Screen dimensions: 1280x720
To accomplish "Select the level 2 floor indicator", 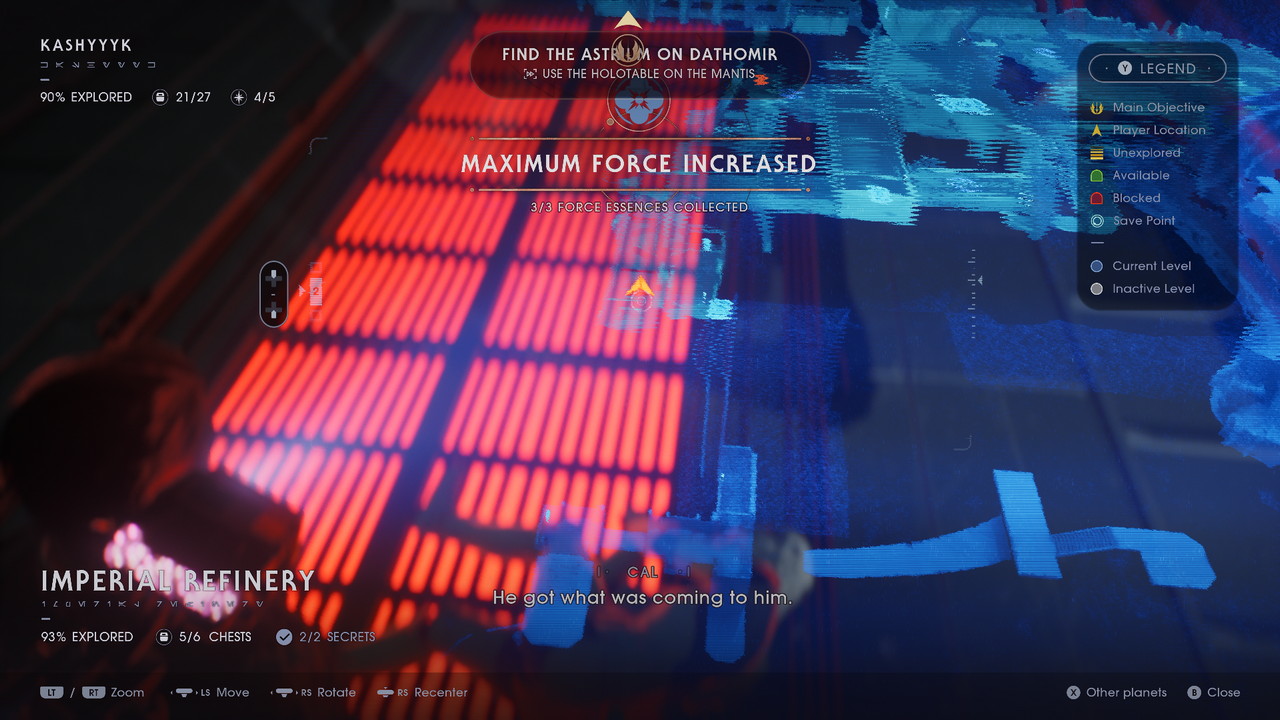I will (x=315, y=291).
